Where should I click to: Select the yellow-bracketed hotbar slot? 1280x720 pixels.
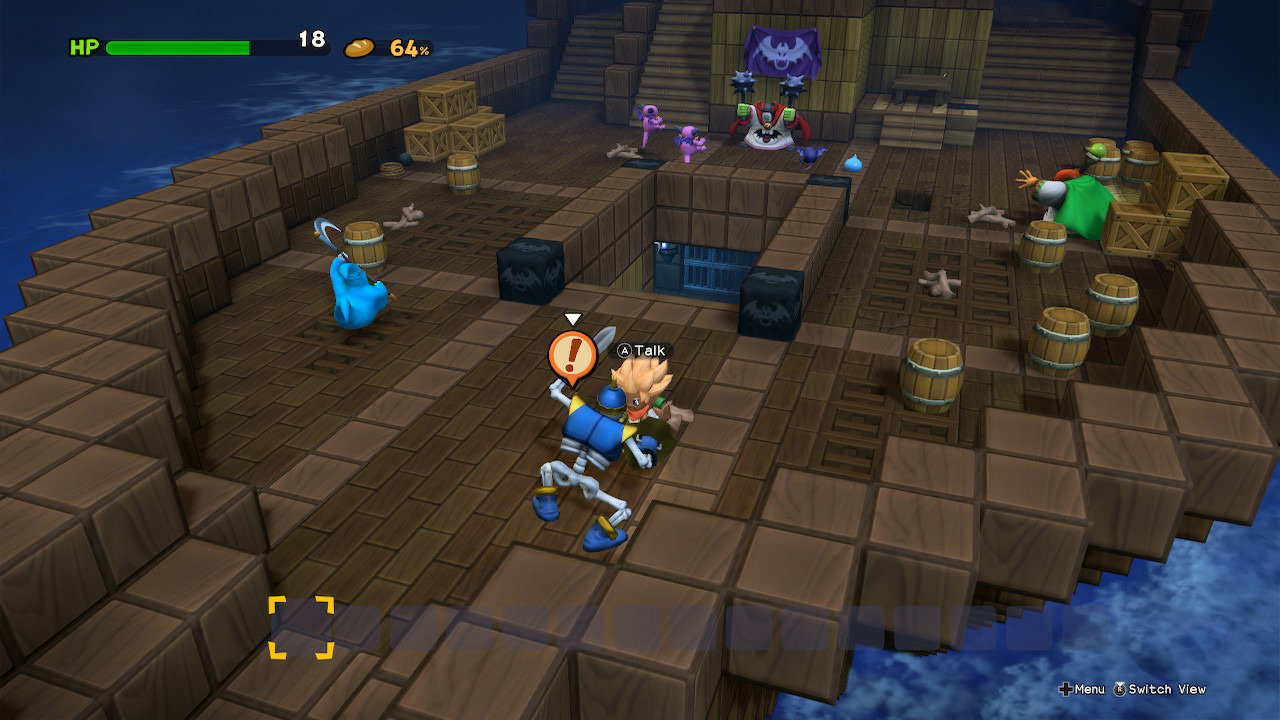tap(301, 627)
